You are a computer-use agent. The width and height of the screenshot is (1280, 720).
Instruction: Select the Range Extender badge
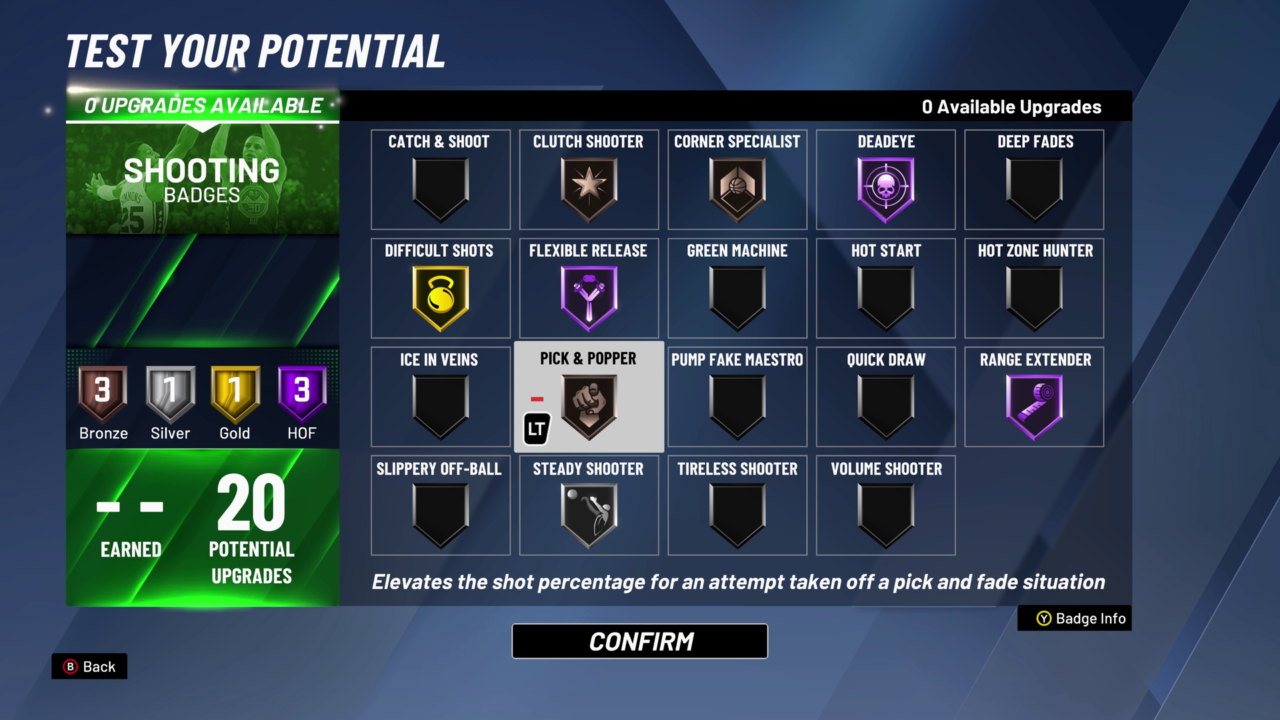1034,397
